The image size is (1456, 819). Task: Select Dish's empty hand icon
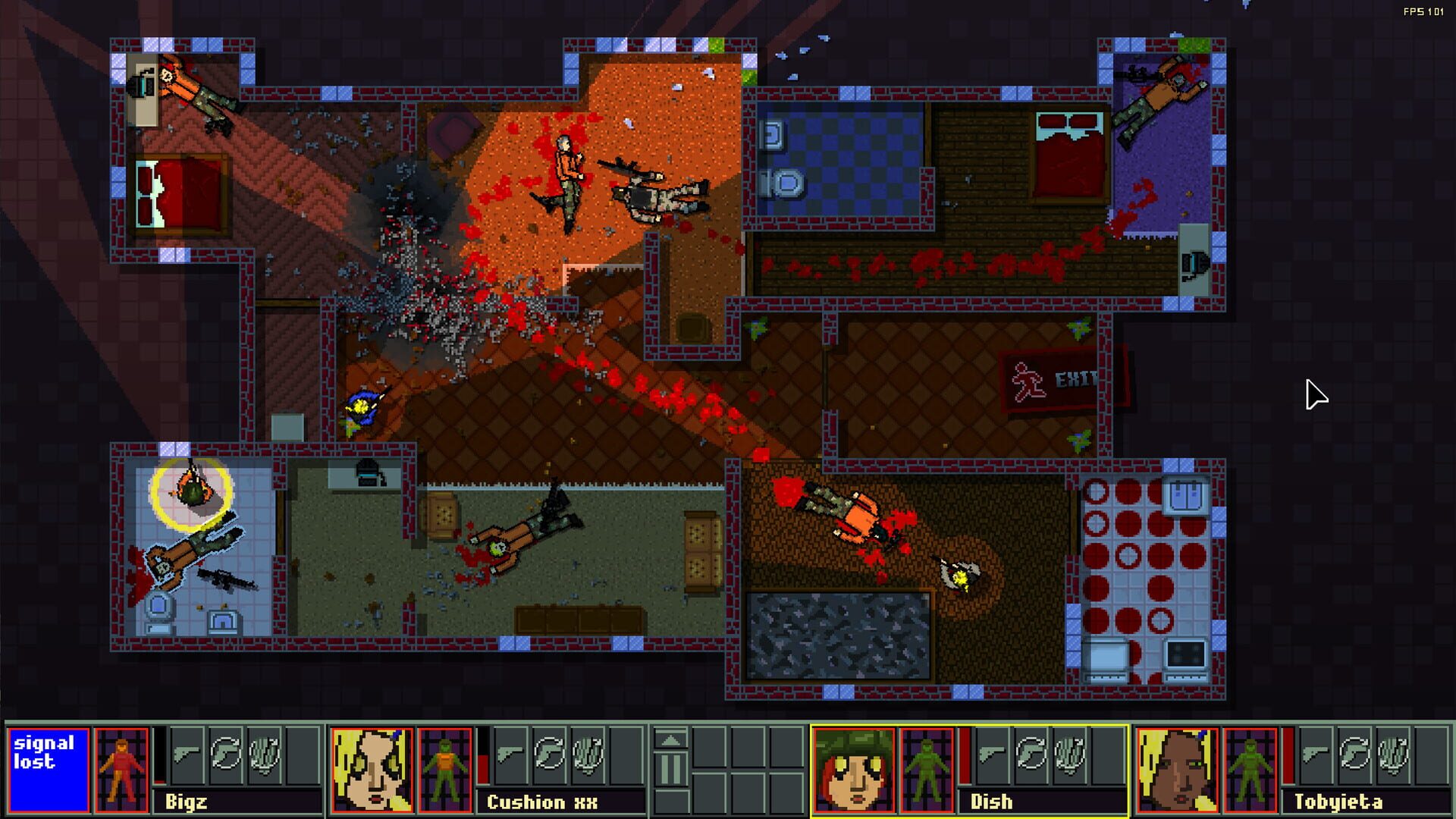[1071, 755]
